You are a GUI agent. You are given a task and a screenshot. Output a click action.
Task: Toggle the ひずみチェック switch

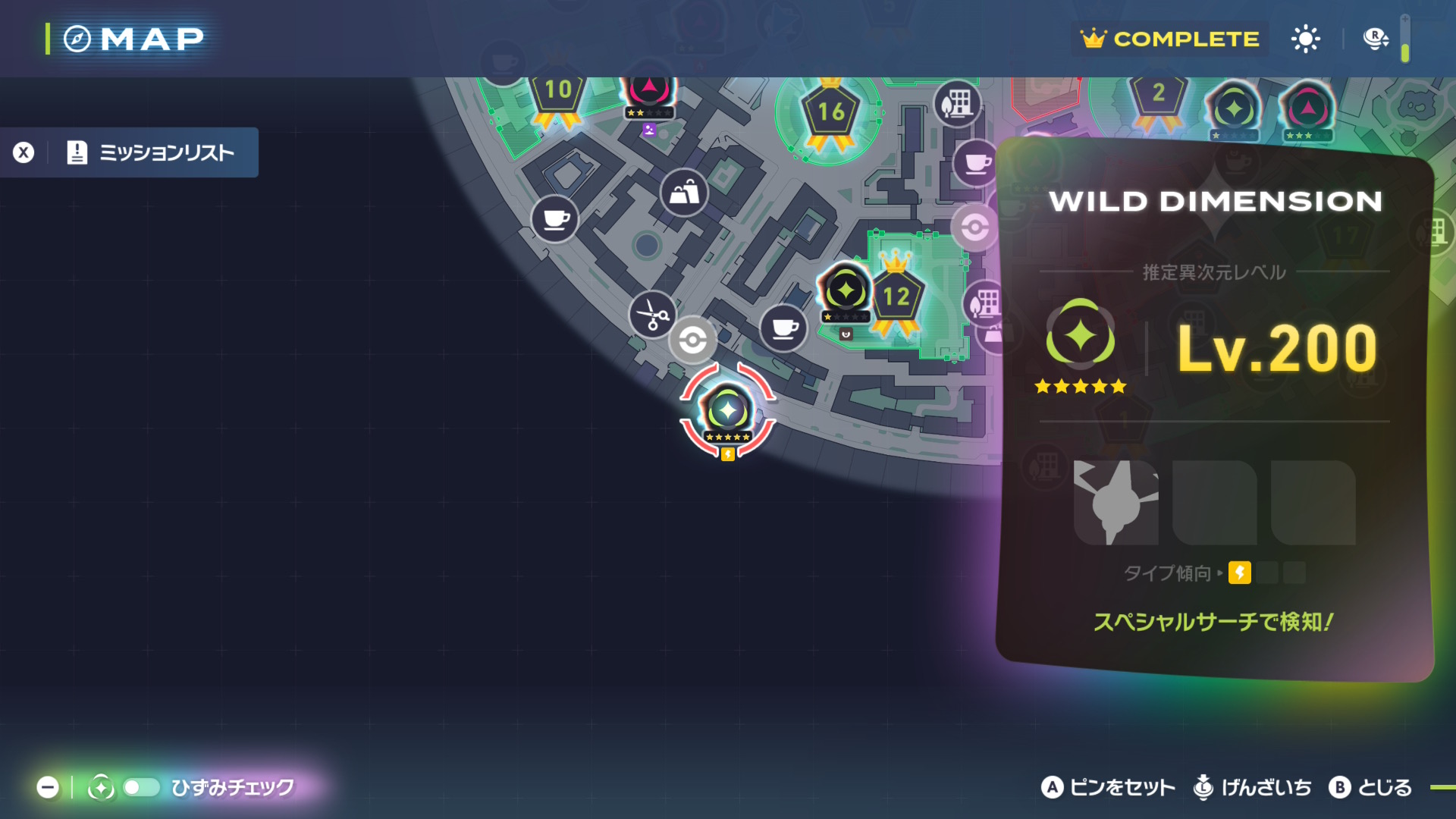141,787
